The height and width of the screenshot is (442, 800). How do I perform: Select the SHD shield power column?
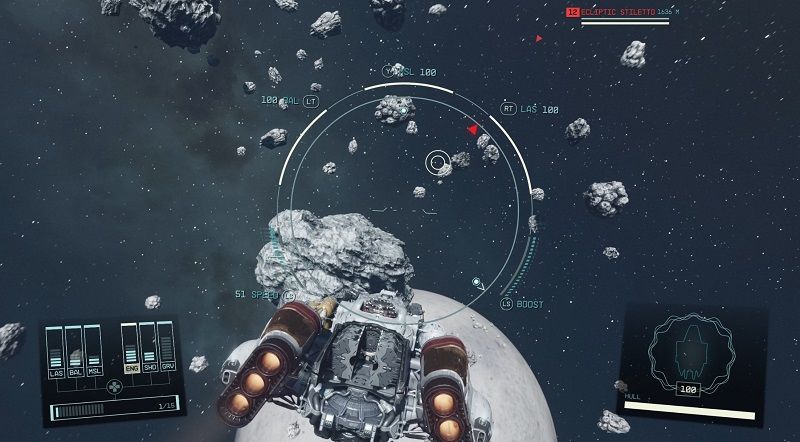click(147, 349)
